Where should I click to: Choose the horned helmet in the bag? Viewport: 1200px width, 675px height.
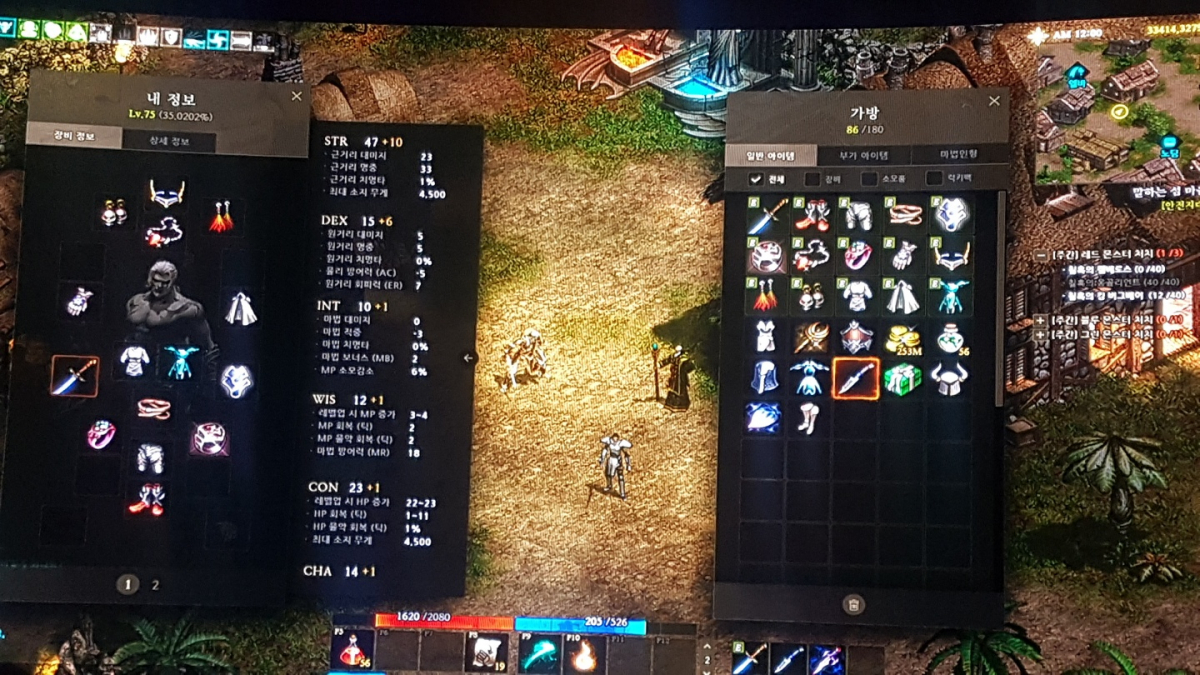(947, 379)
